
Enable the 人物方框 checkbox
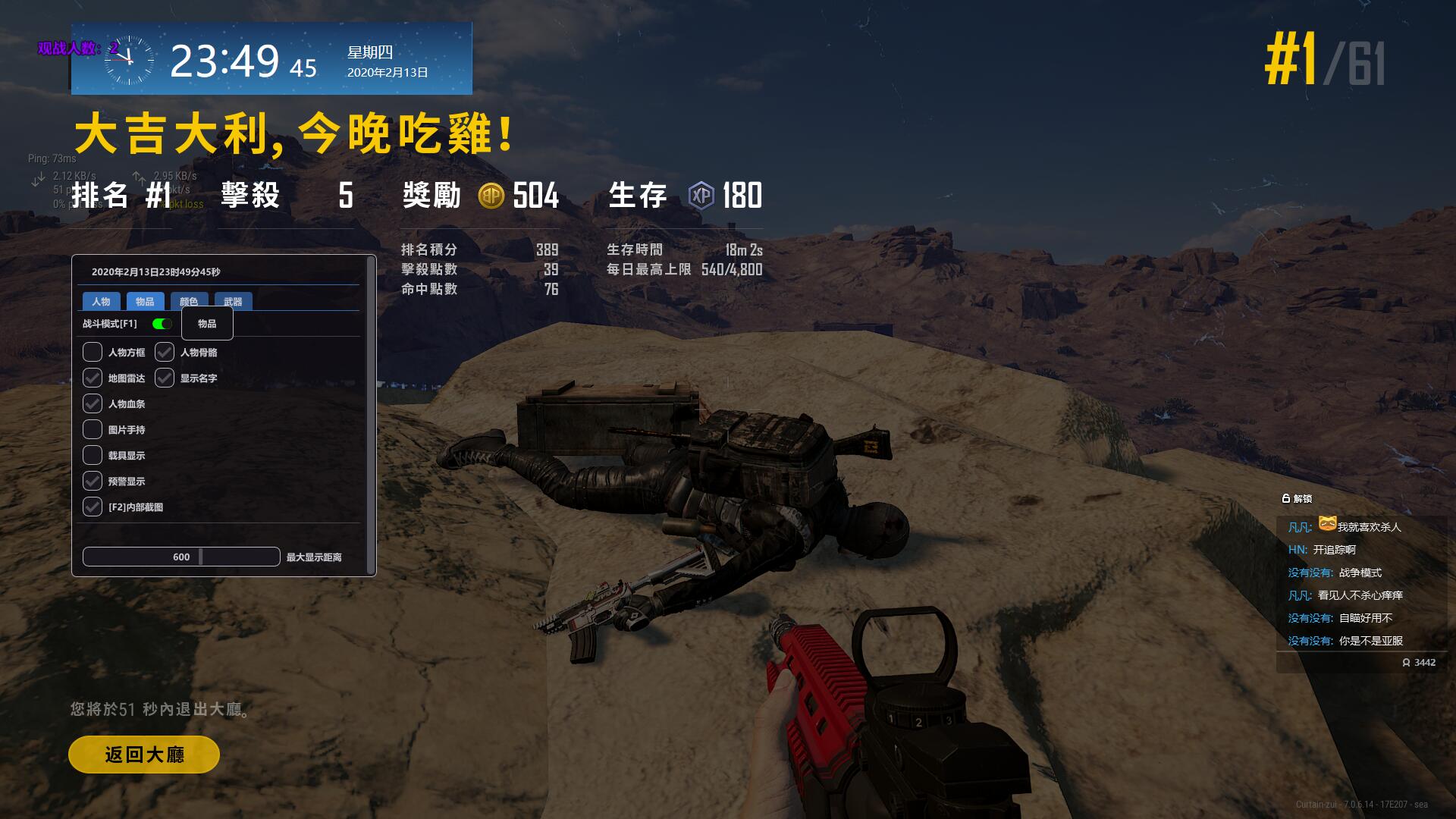point(93,352)
